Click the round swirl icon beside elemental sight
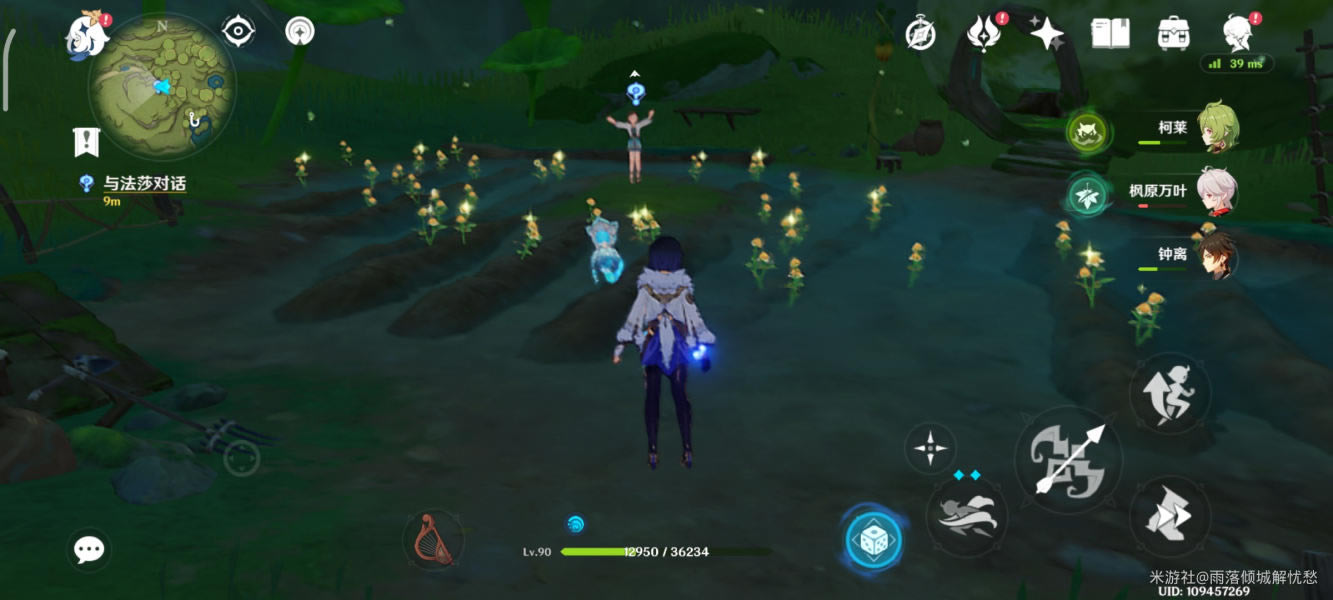1333x600 pixels. pyautogui.click(x=299, y=32)
